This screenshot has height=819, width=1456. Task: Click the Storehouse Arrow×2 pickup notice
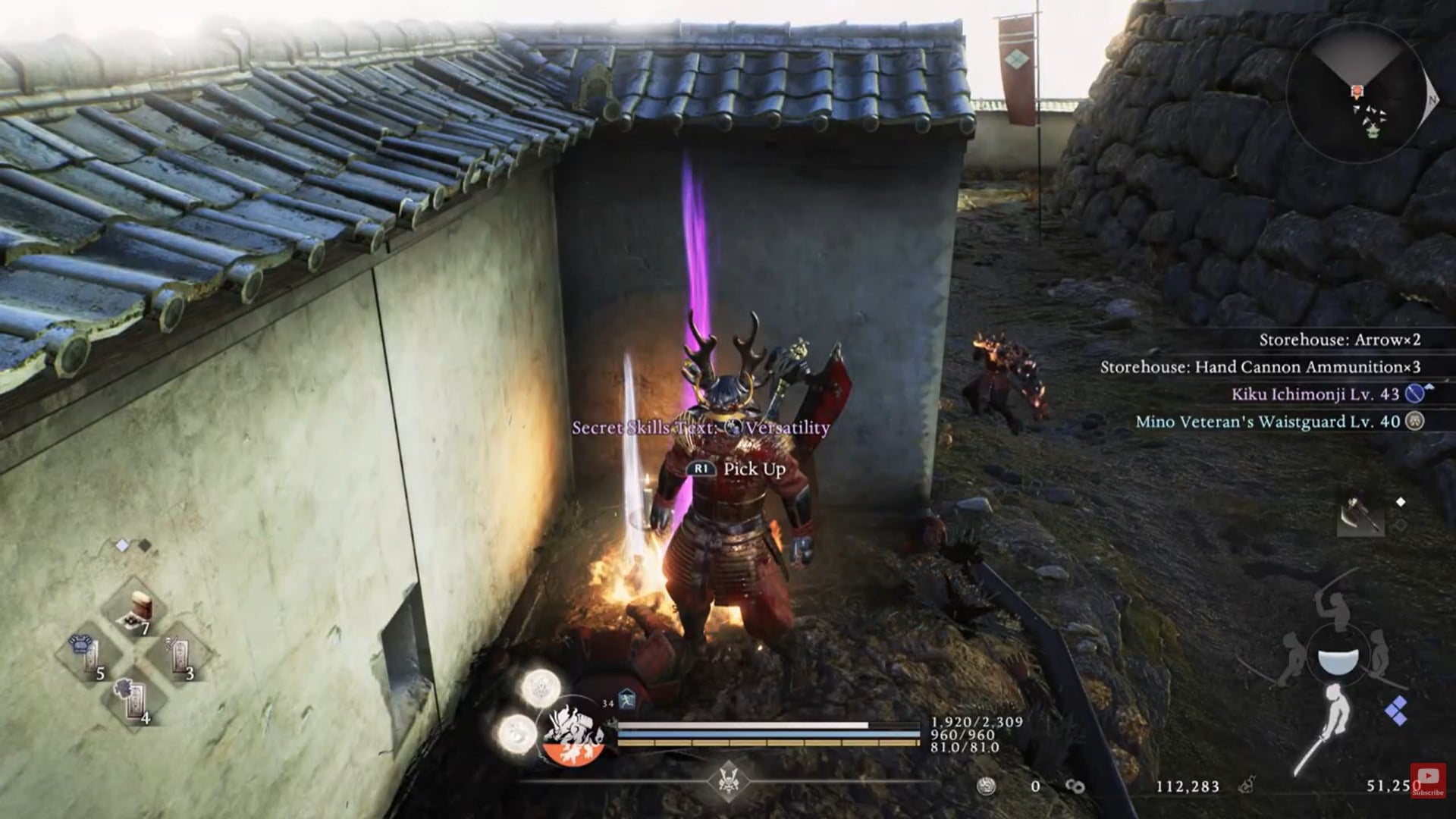(1339, 340)
